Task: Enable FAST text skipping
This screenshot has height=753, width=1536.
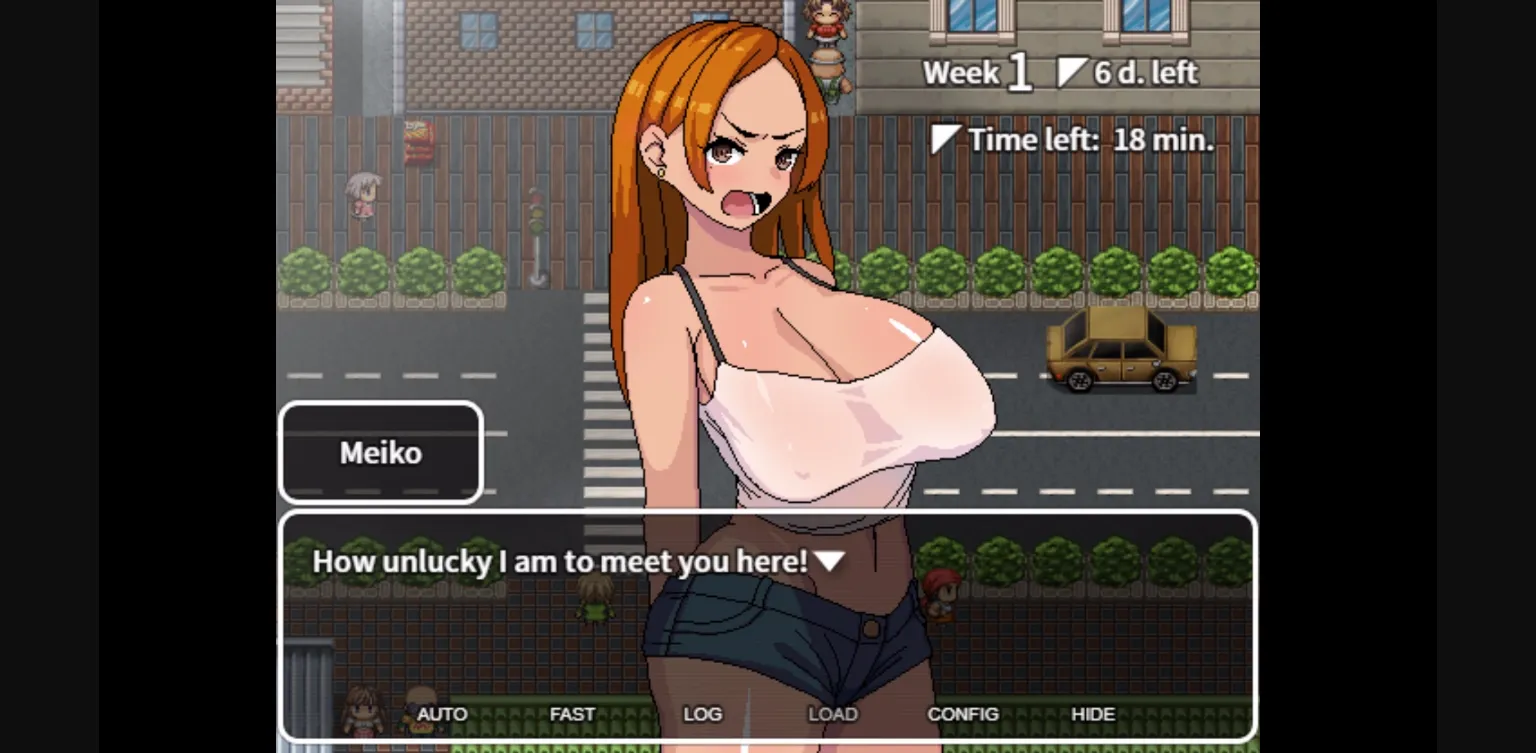Action: point(572,714)
